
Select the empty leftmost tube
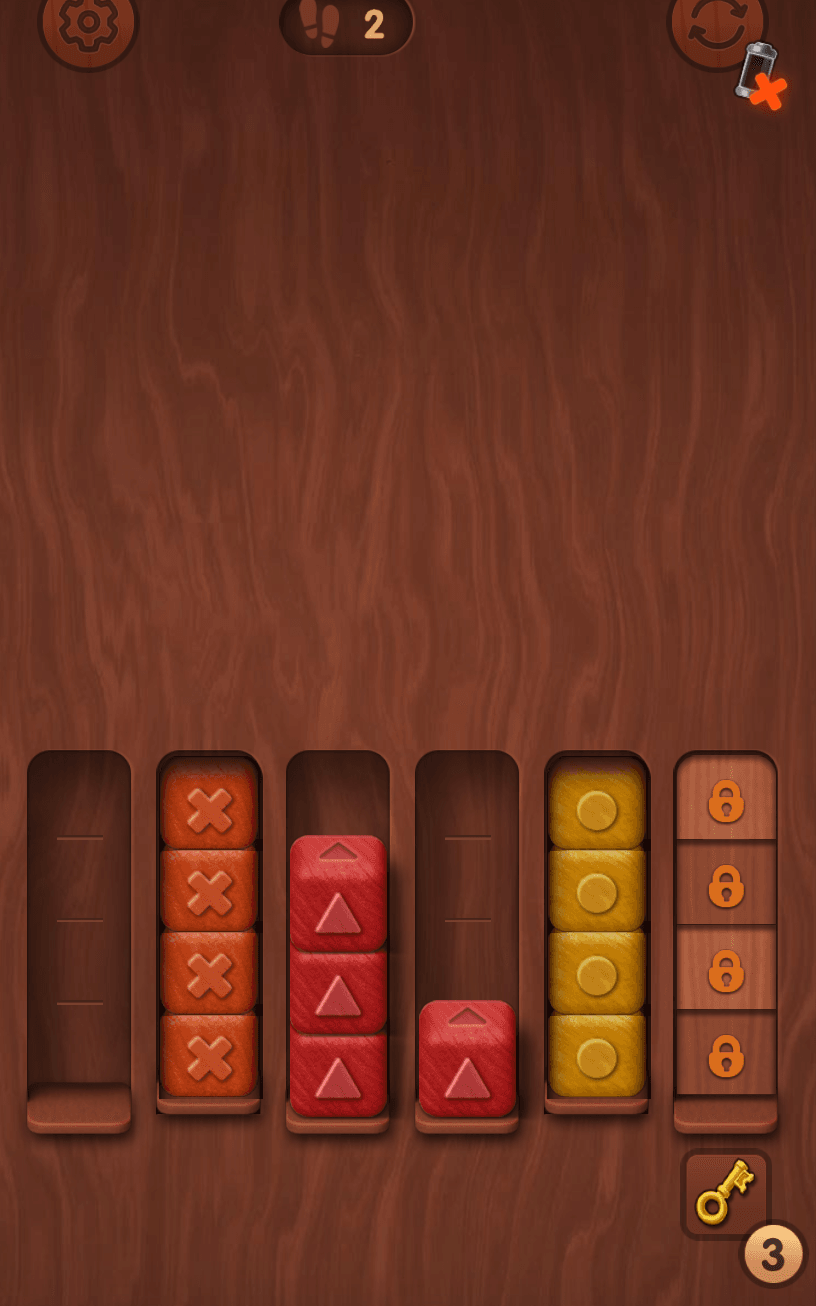[x=79, y=940]
